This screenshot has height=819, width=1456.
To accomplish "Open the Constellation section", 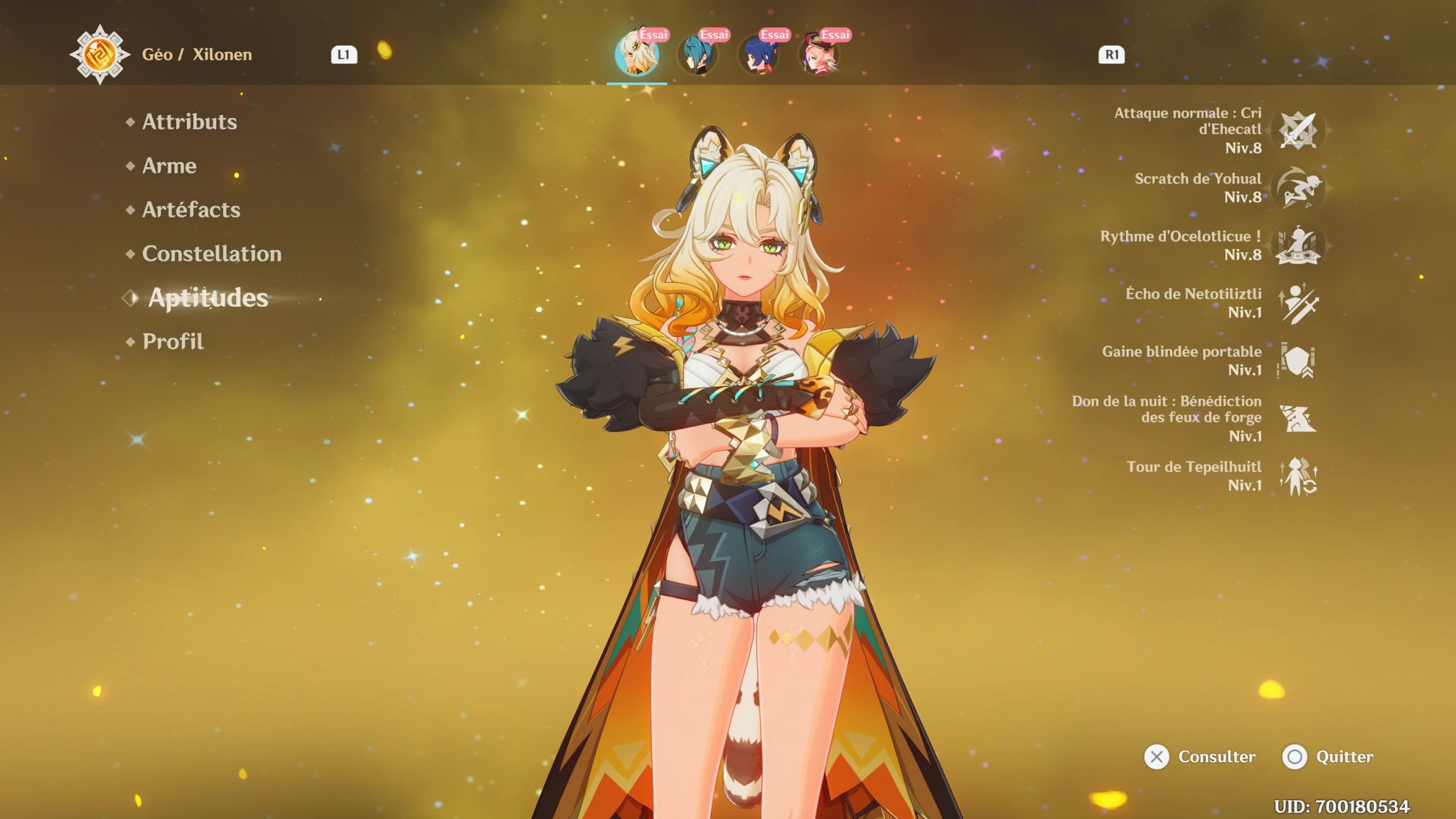I will coord(210,253).
